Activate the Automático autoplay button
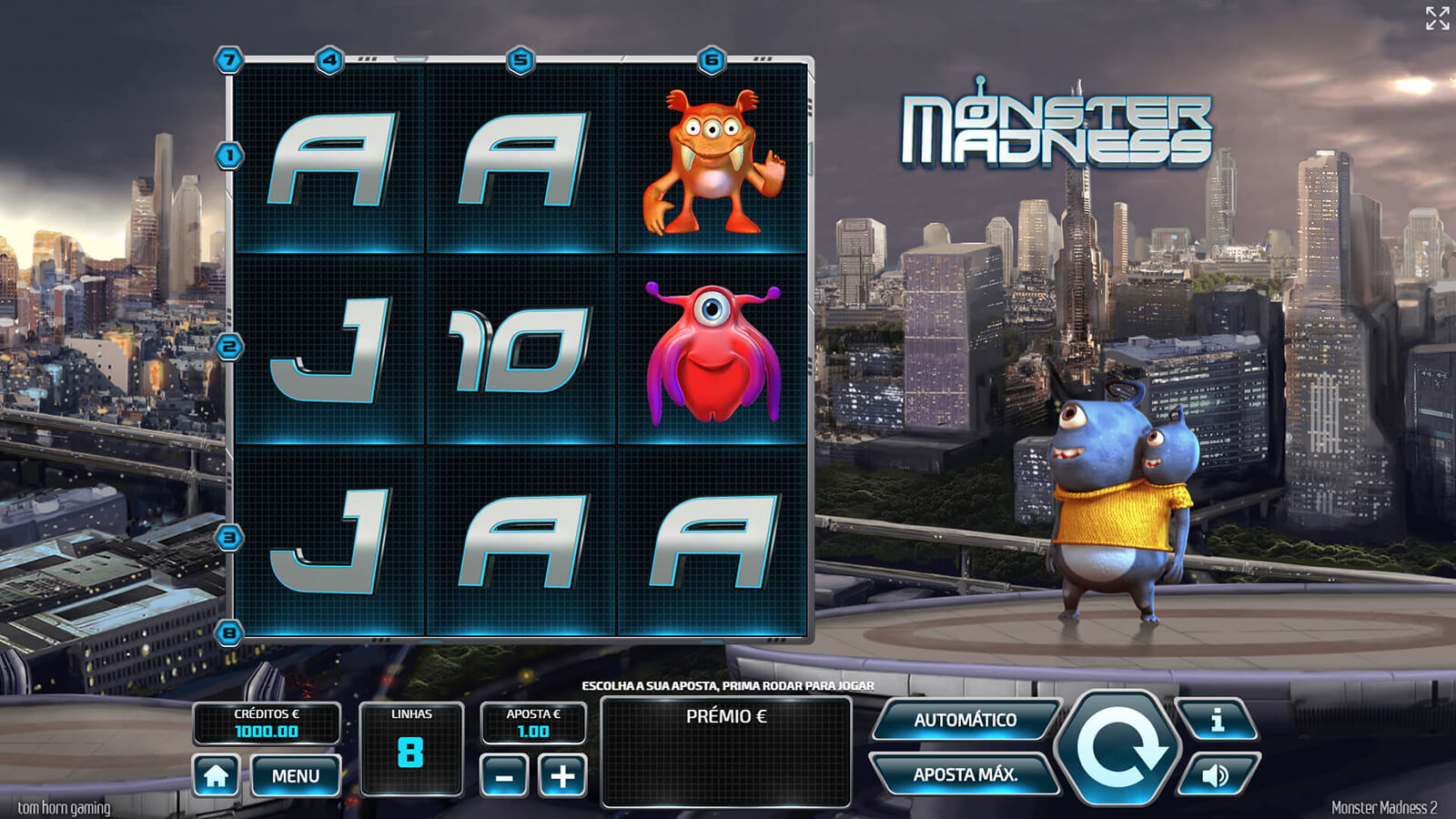1456x819 pixels. (x=966, y=720)
